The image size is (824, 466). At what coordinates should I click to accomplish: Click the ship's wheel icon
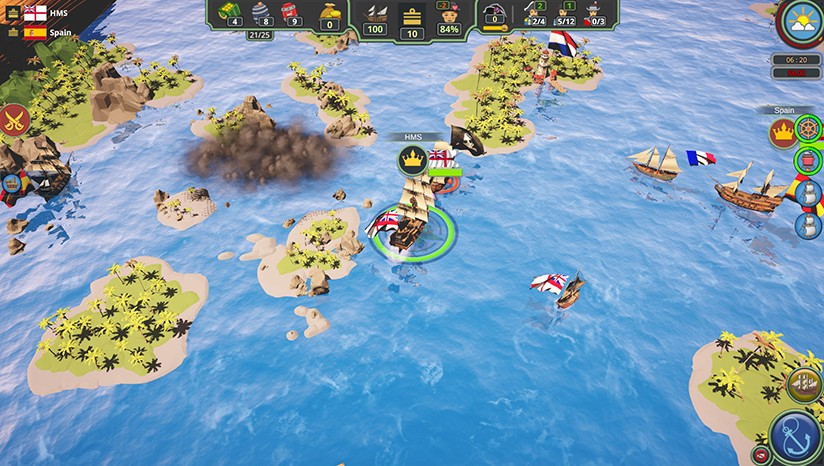(x=807, y=131)
